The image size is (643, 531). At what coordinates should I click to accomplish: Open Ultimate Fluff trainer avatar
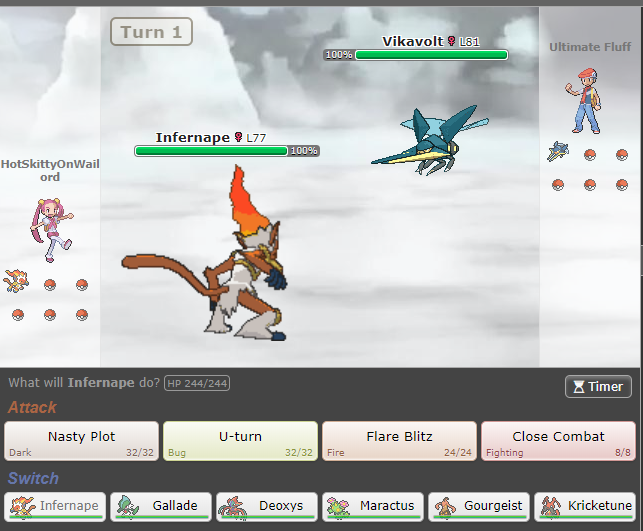pos(586,100)
